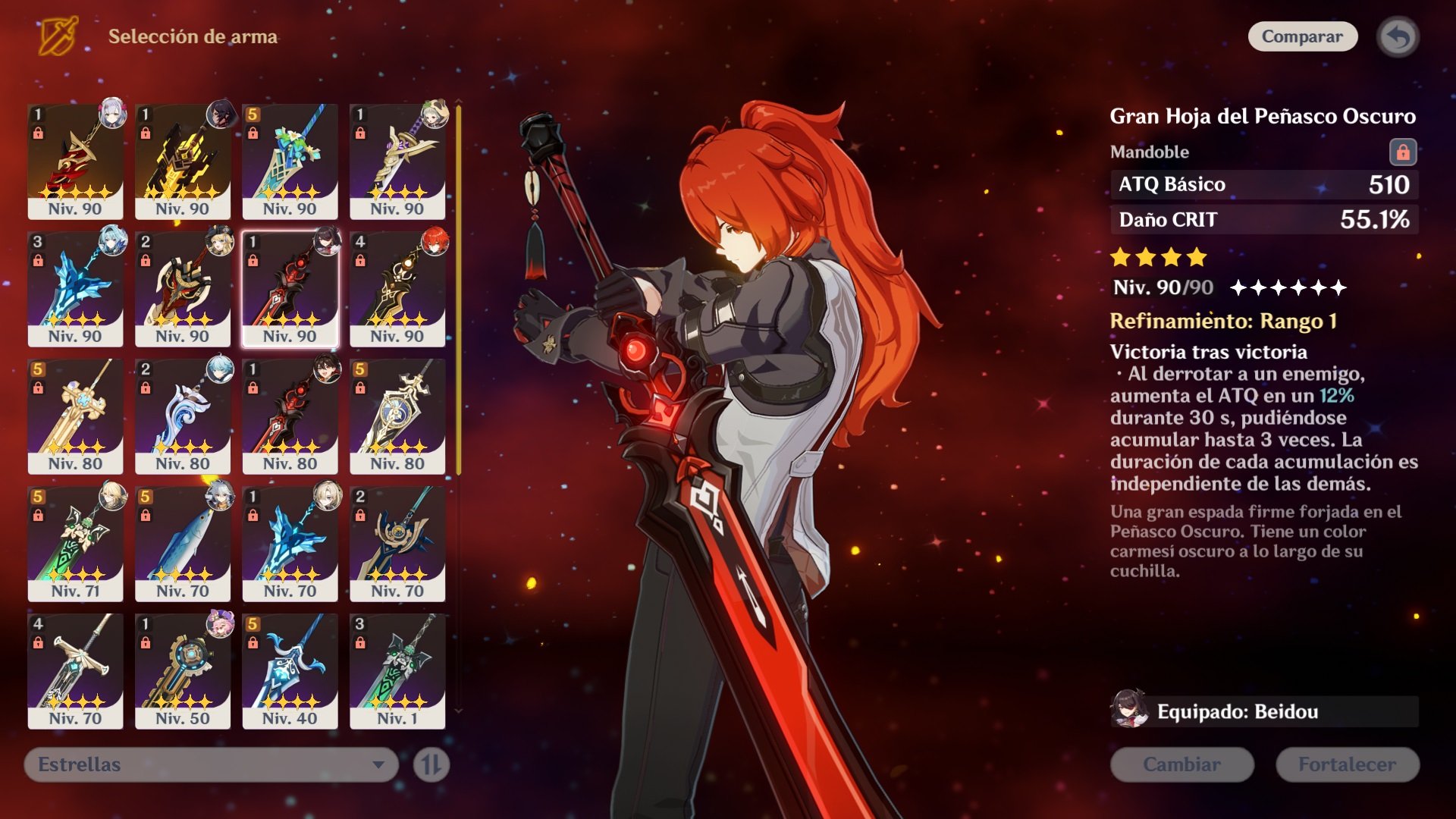The height and width of the screenshot is (819, 1456).
Task: Open Fortalecer to enhance the weapon
Action: point(1347,764)
